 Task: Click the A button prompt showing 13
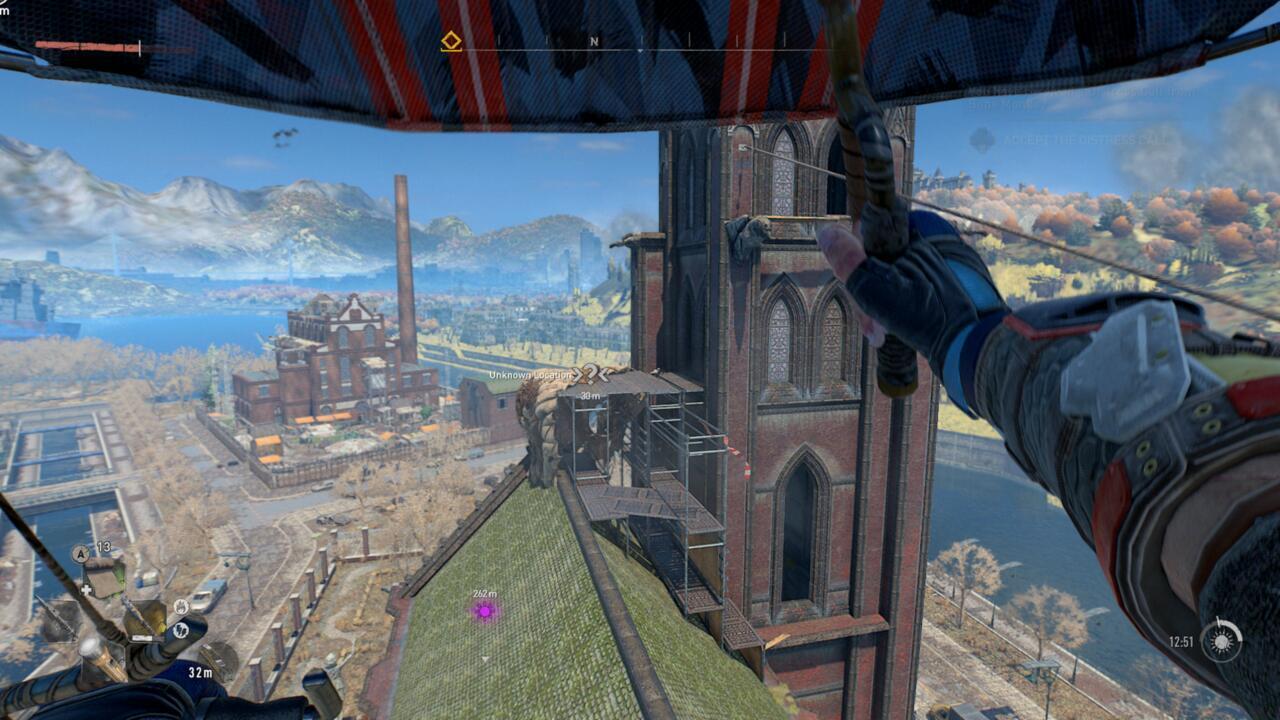[80, 553]
